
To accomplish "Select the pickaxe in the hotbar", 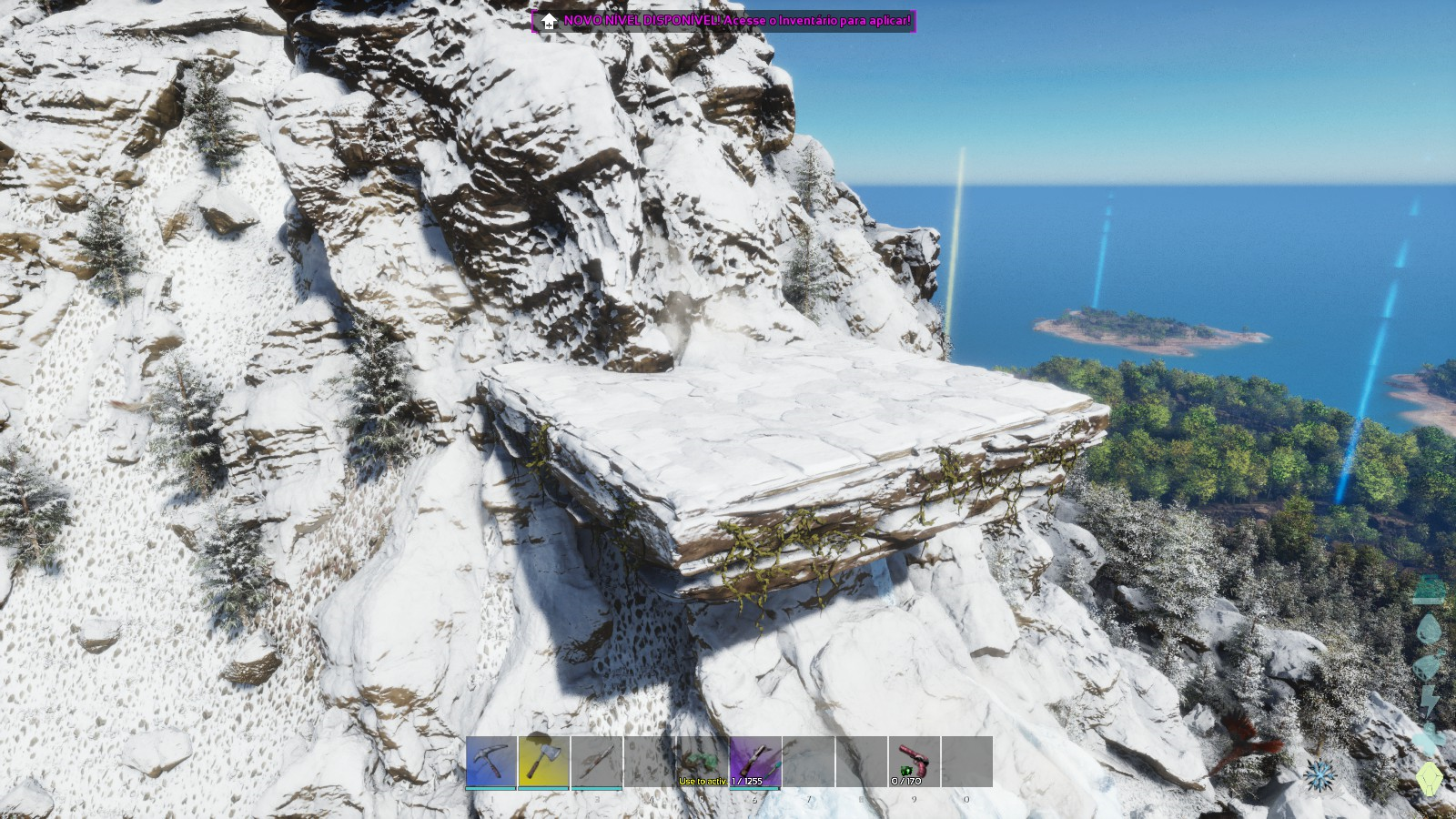I will (x=491, y=762).
